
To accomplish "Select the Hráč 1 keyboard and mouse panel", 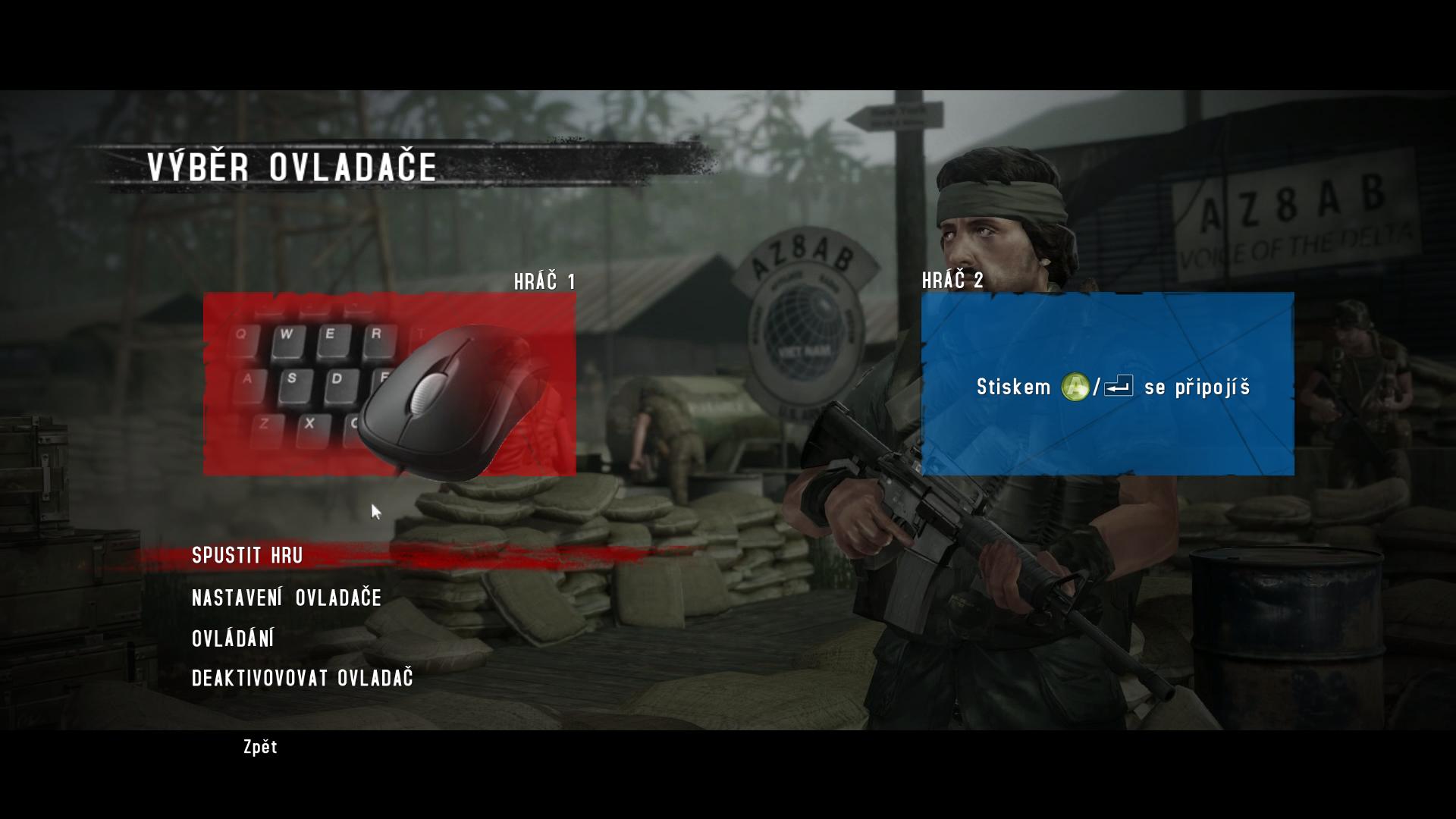I will [389, 384].
